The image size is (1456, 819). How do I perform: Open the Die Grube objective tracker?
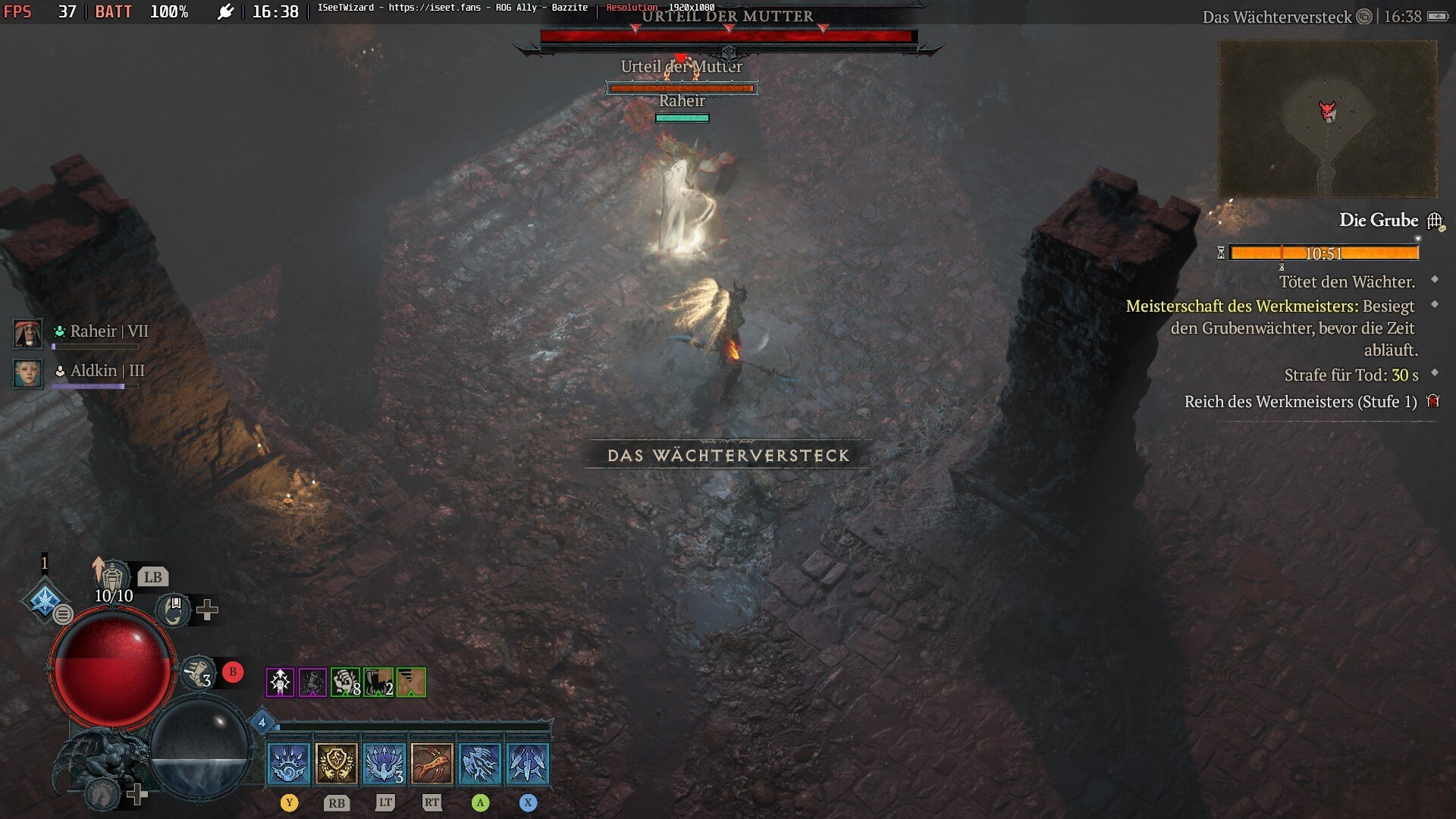[x=1379, y=221]
